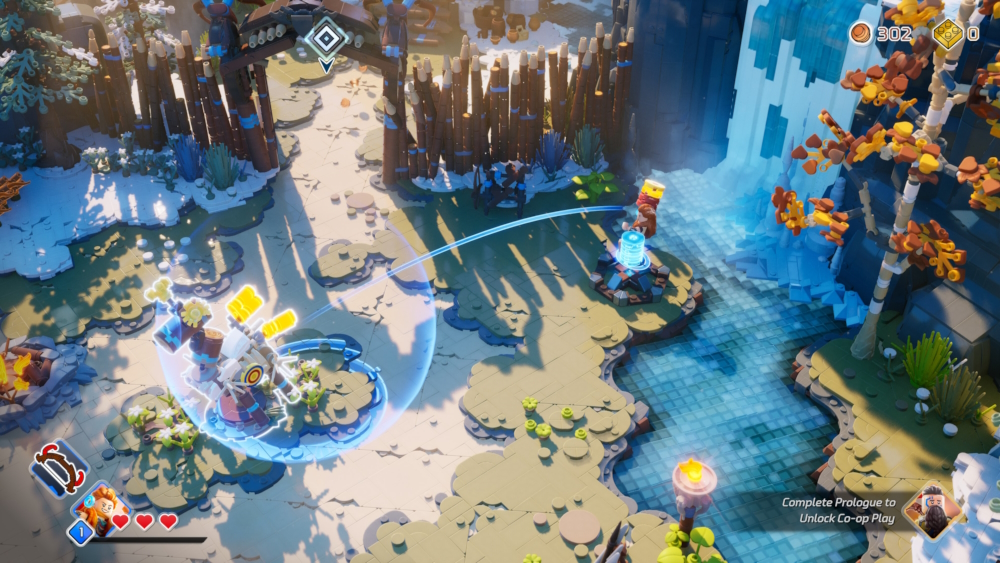Screen dimensions: 1000x563
Task: Click the diamond objective waypoint marker
Action: pos(326,39)
